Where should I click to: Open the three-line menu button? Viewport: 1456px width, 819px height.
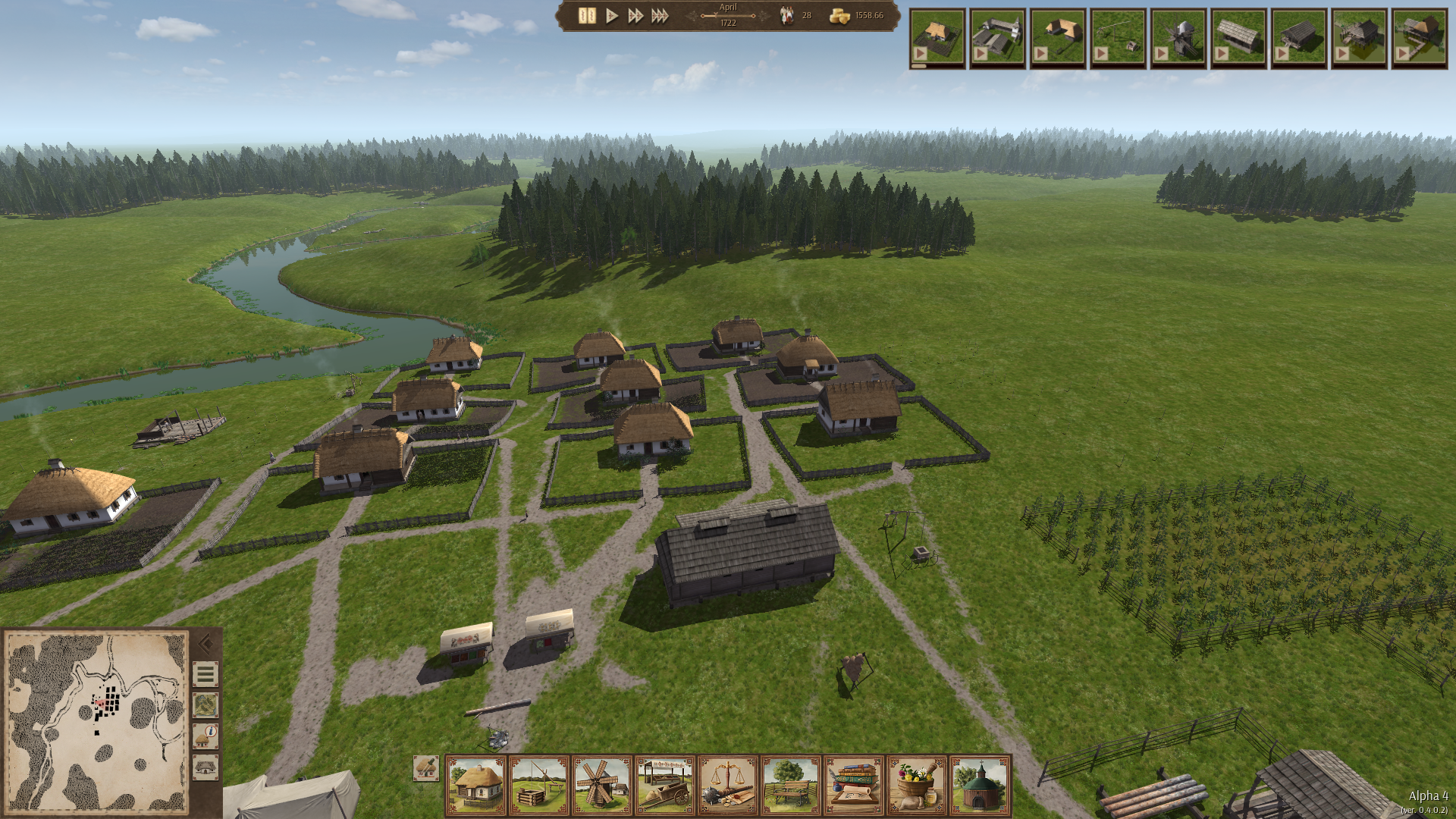coord(206,674)
